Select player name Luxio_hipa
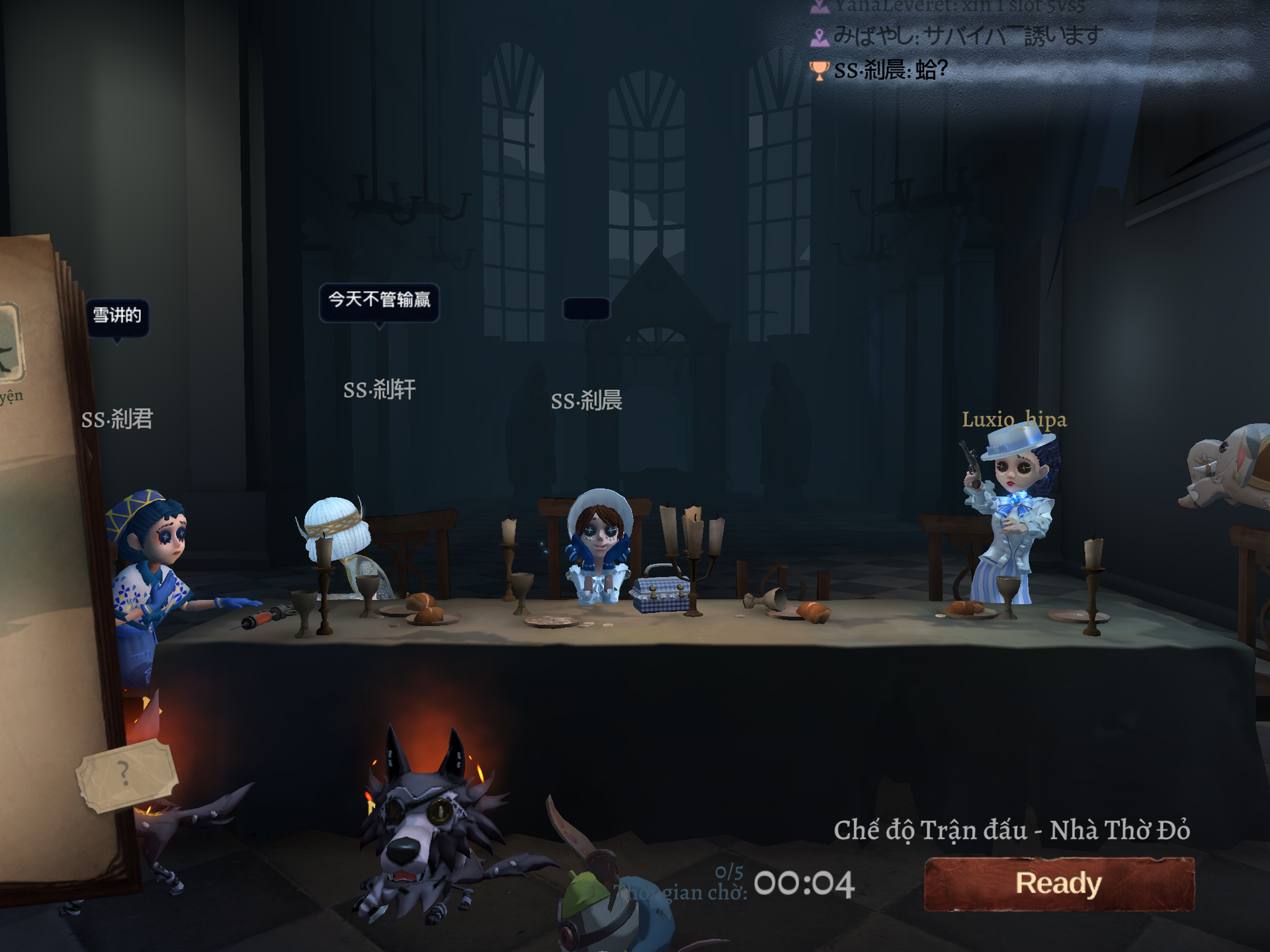This screenshot has height=952, width=1270. 1013,419
